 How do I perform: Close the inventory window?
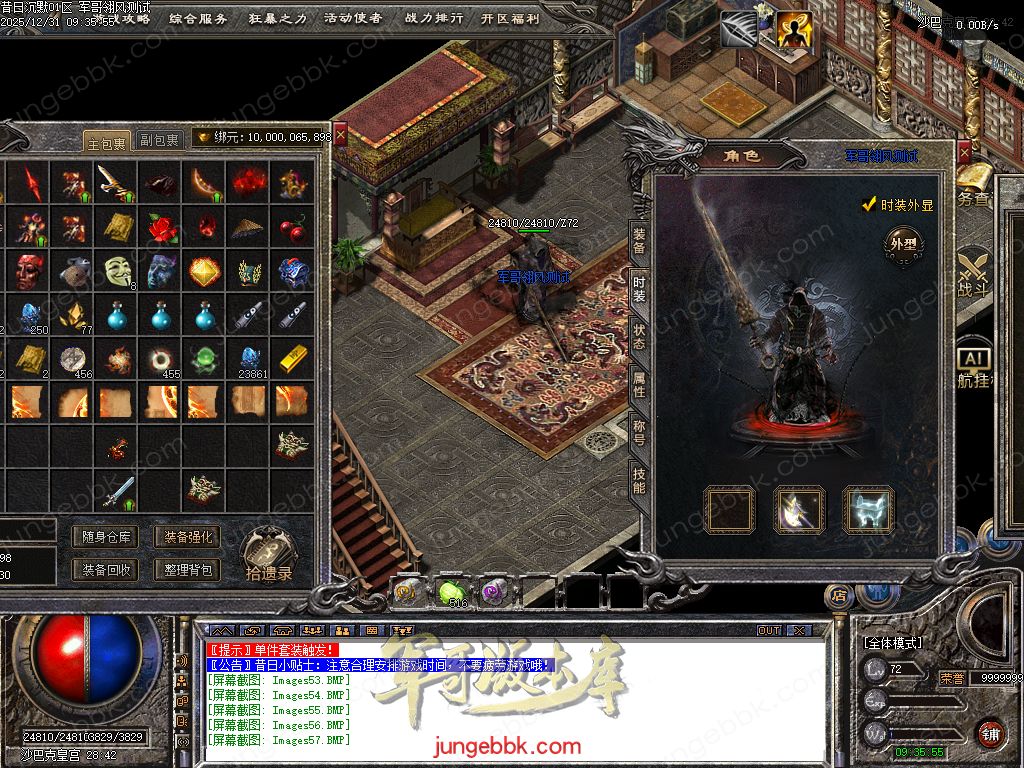[340, 133]
